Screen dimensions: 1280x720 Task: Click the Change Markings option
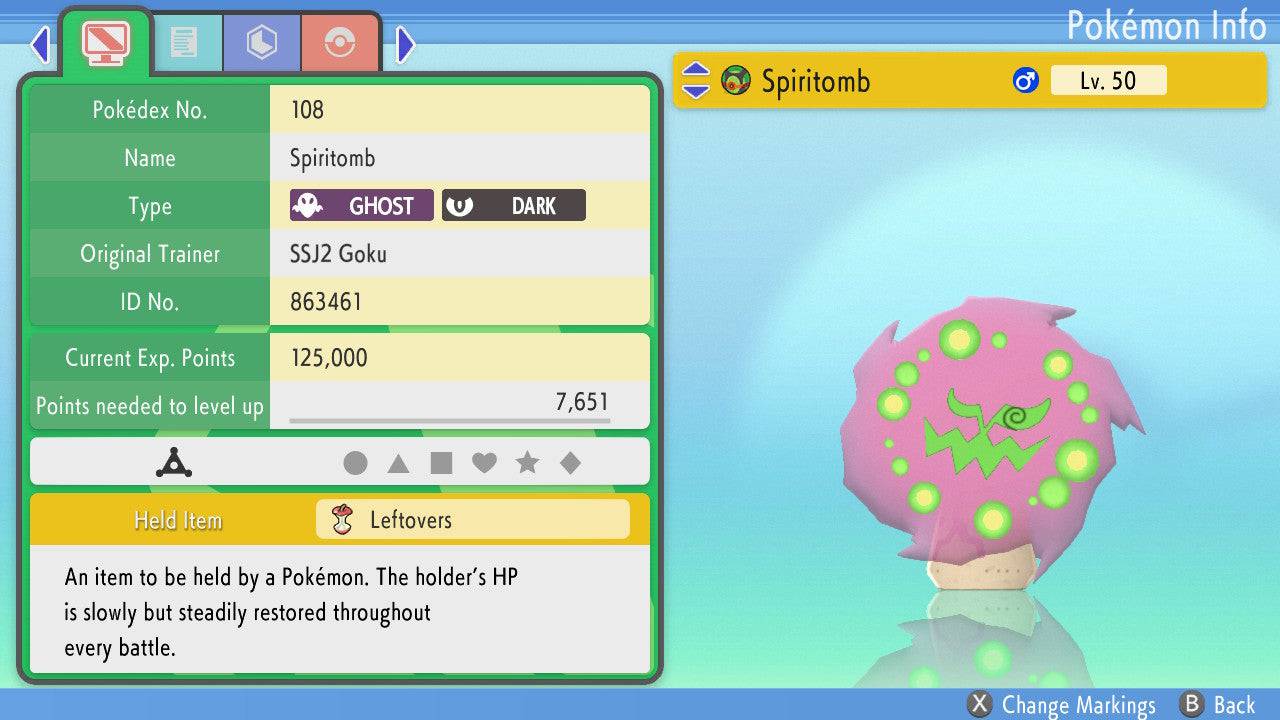(1062, 705)
